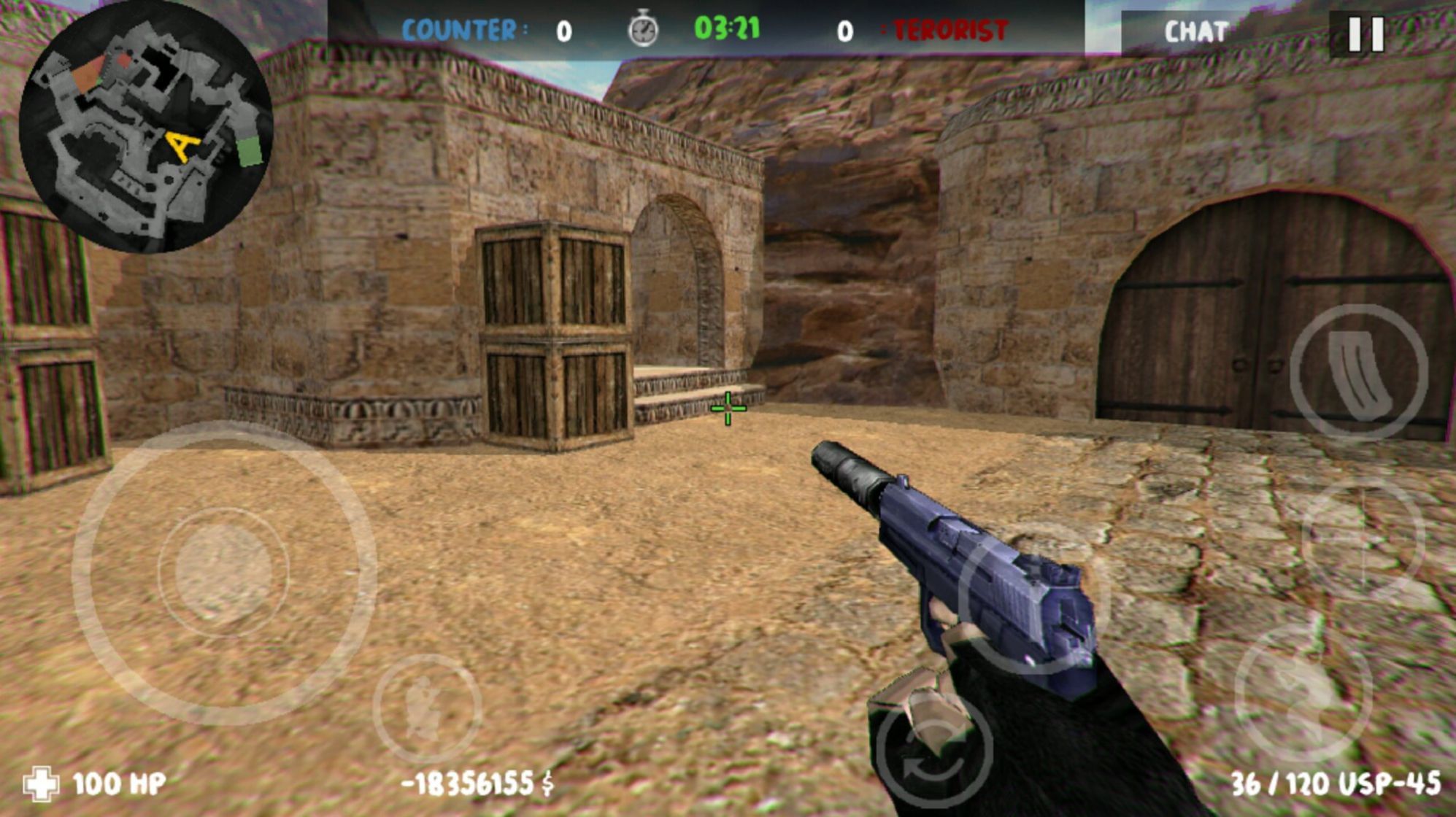Open the CHAT panel

pos(1195,31)
